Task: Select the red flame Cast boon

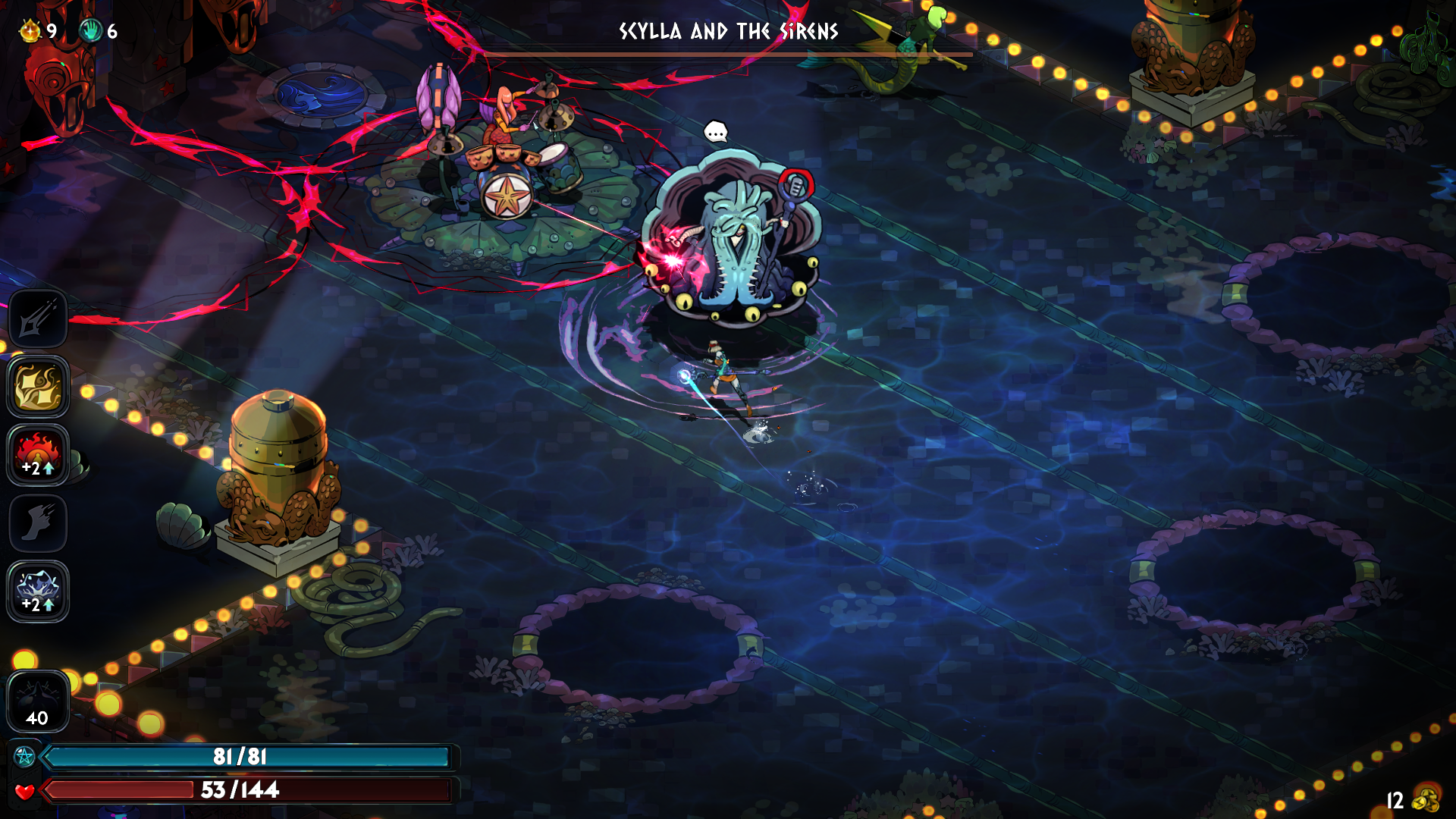Action: 38,454
